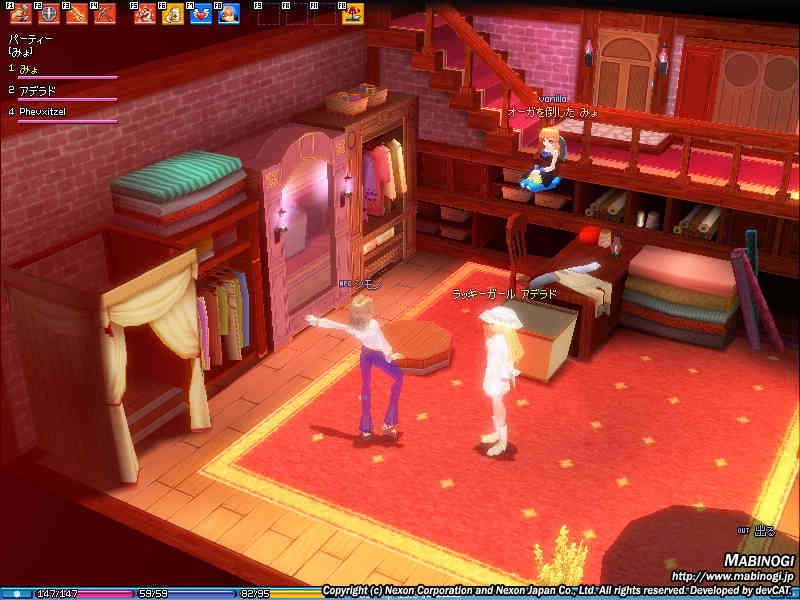This screenshot has width=800, height=600.
Task: Exit via the 出る (OUT) label
Action: 763,531
